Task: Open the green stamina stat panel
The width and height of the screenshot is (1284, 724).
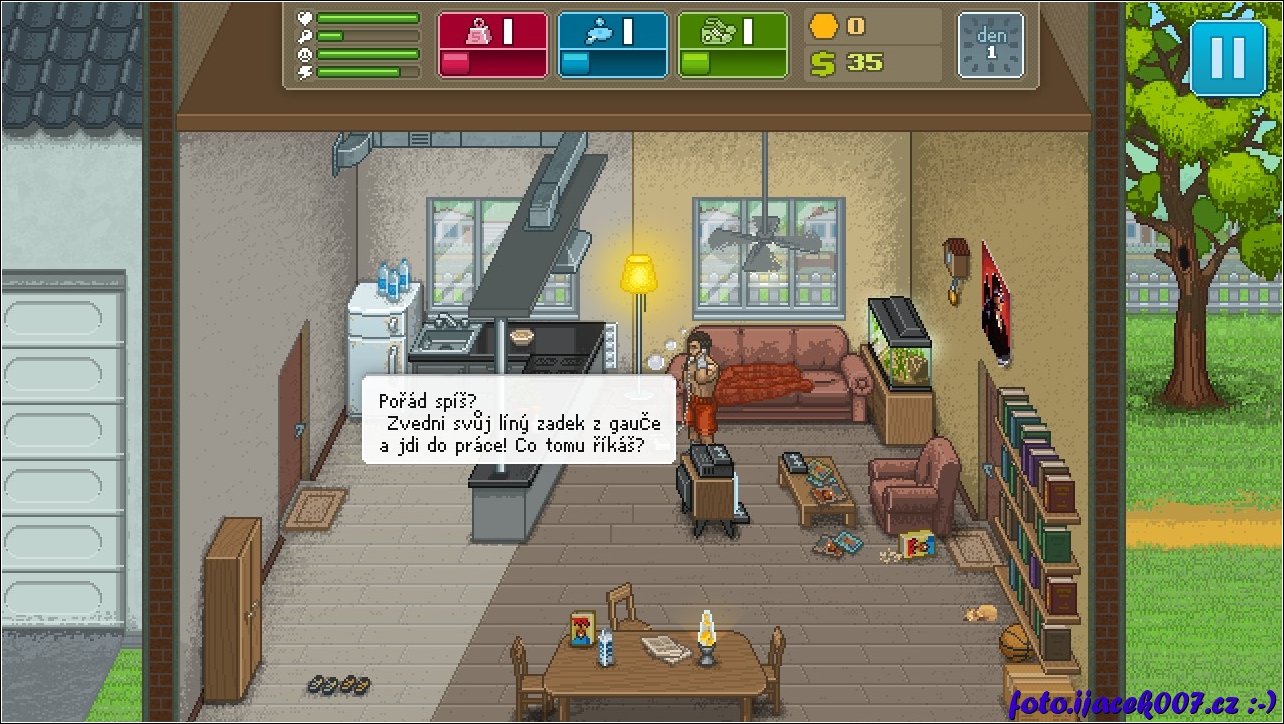Action: (732, 45)
